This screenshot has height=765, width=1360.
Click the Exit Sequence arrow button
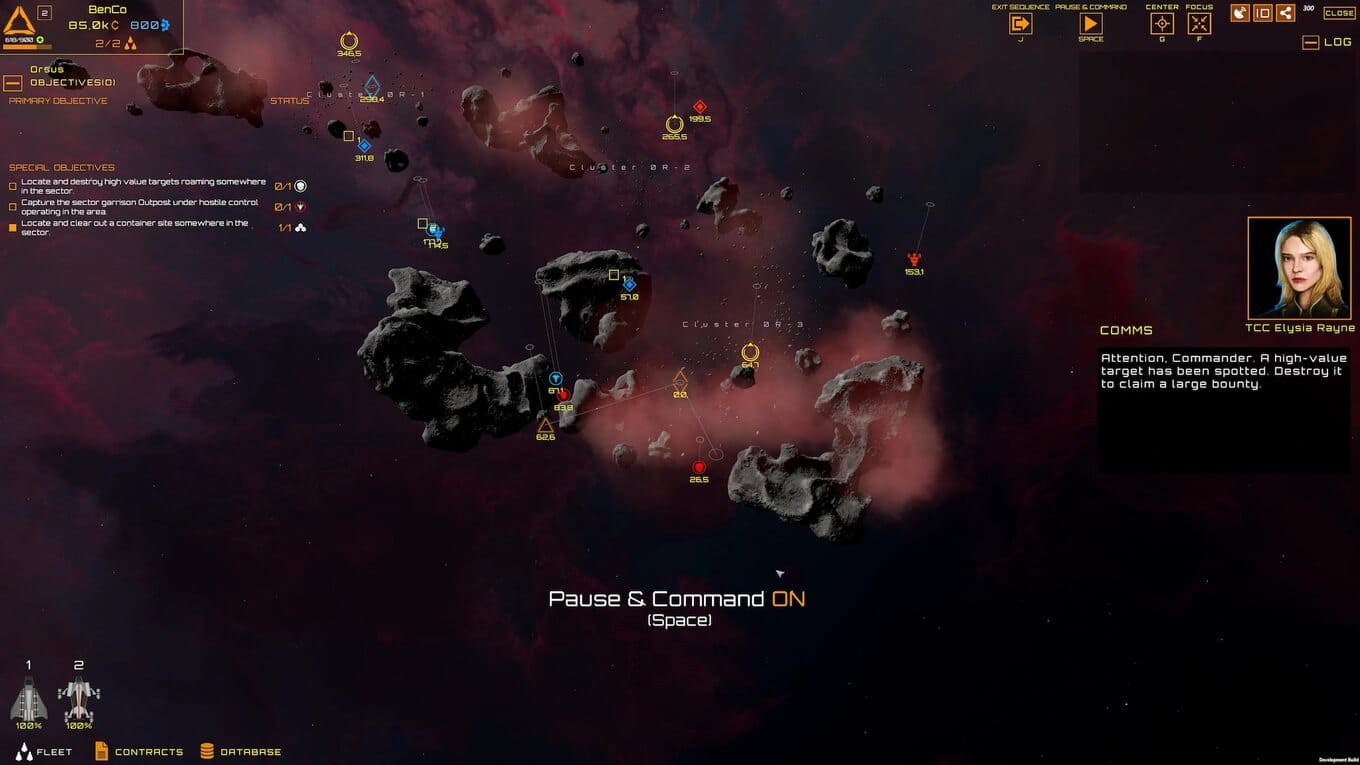click(x=1020, y=24)
